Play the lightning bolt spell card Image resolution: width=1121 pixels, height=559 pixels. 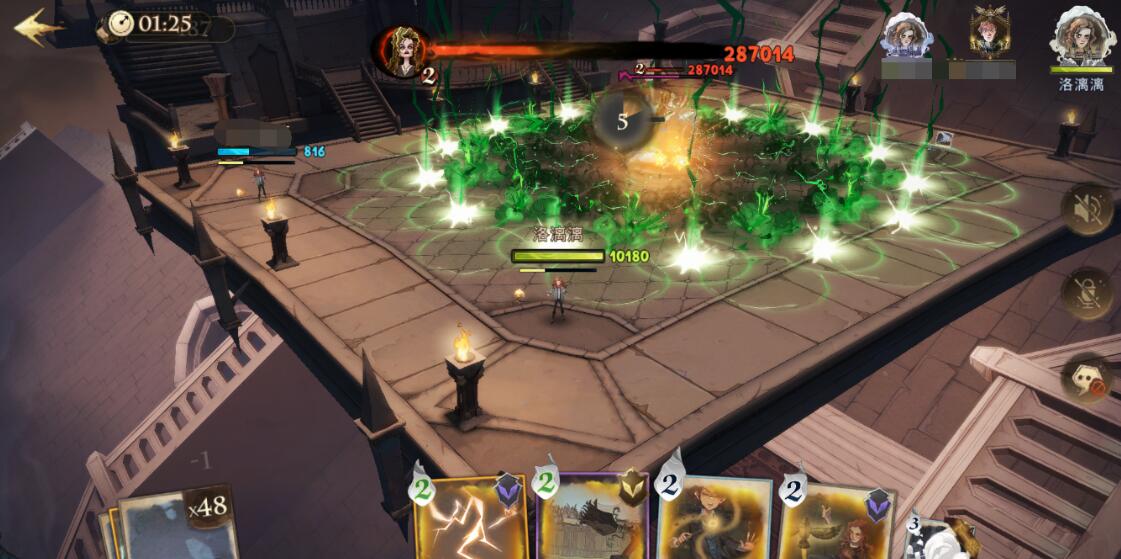click(x=470, y=516)
